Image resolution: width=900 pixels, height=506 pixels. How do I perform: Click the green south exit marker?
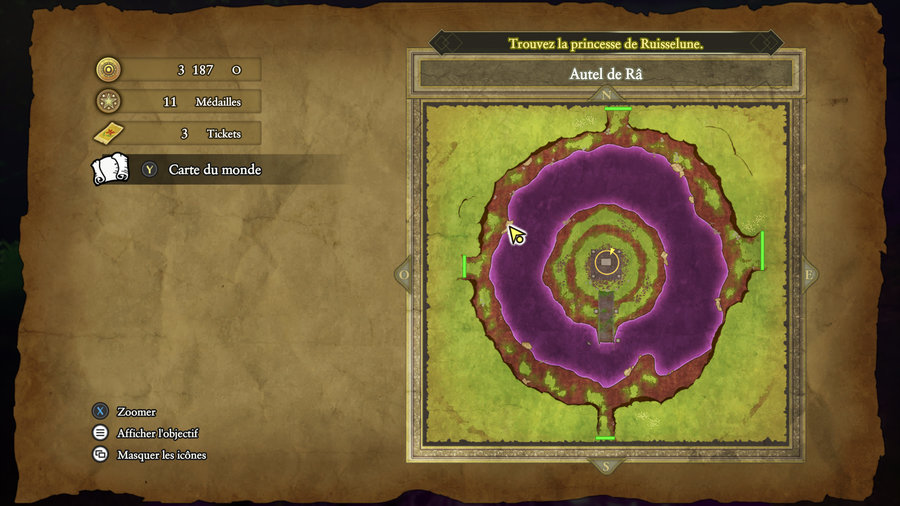point(605,438)
